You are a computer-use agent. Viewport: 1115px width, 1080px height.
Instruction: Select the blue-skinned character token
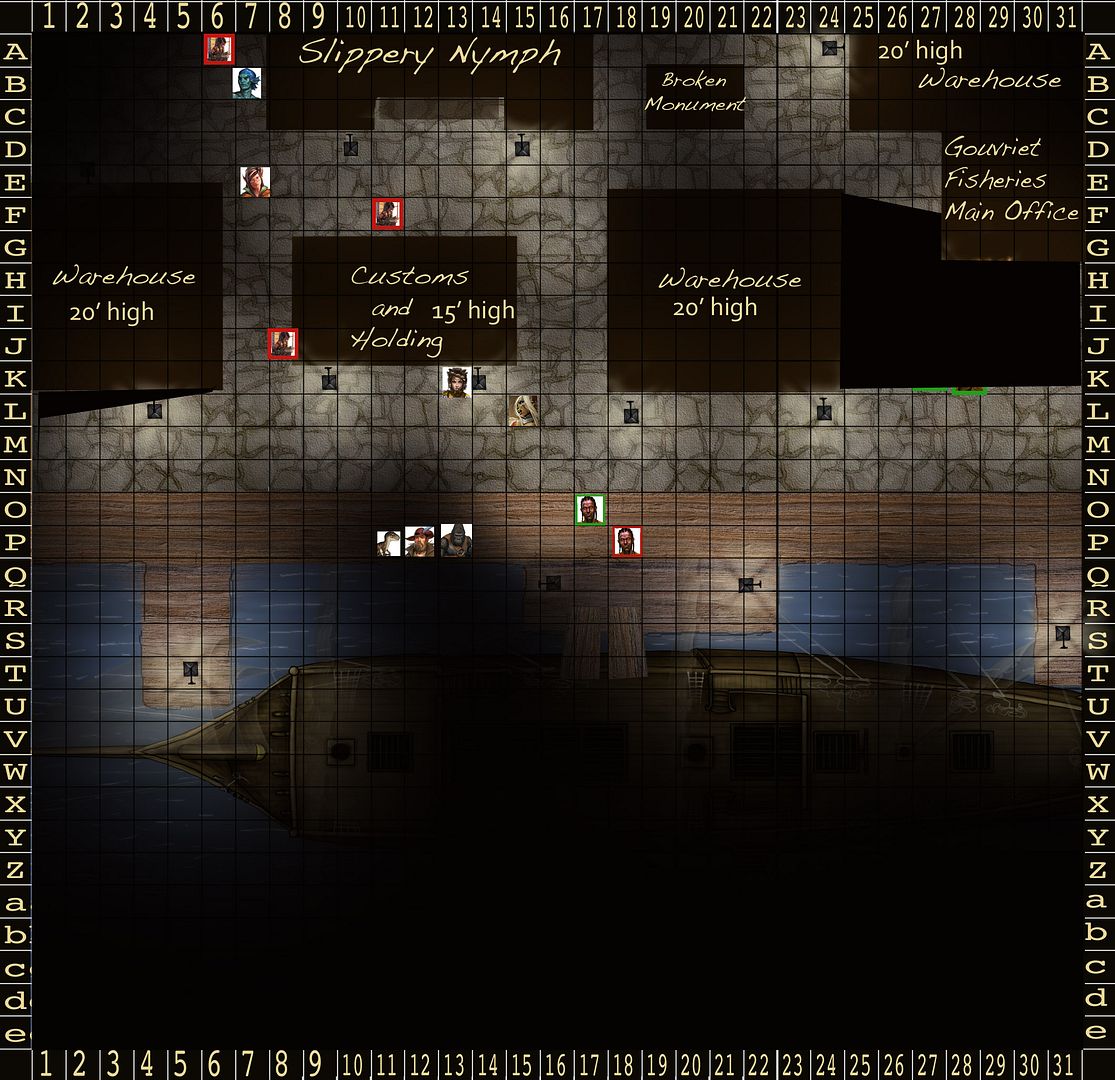pyautogui.click(x=245, y=83)
